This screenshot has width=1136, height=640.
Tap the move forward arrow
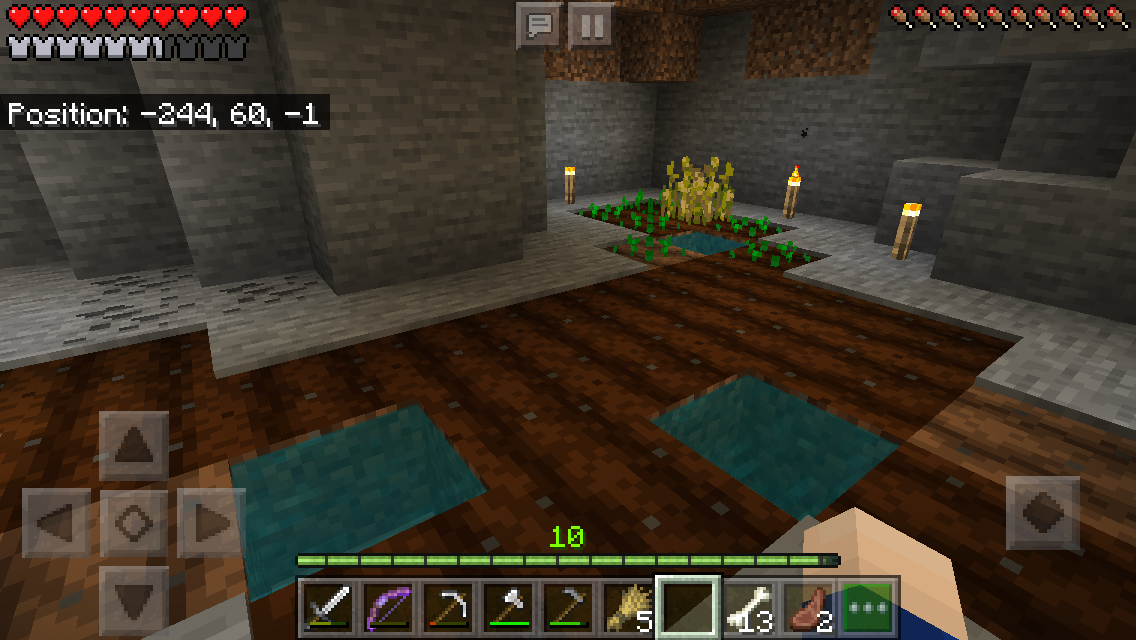pyautogui.click(x=134, y=446)
